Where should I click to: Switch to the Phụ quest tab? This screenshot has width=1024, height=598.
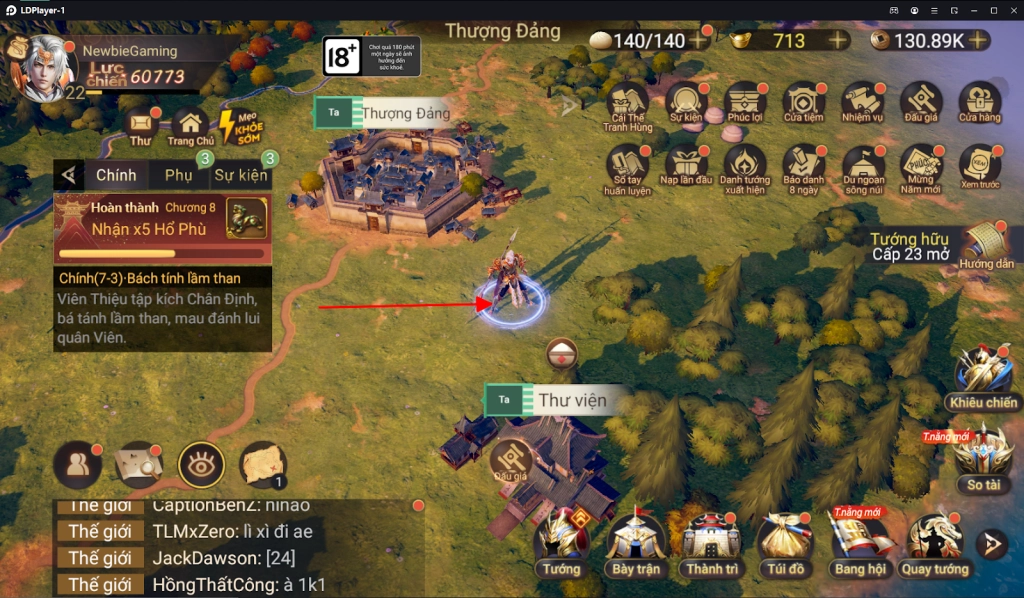tap(178, 175)
